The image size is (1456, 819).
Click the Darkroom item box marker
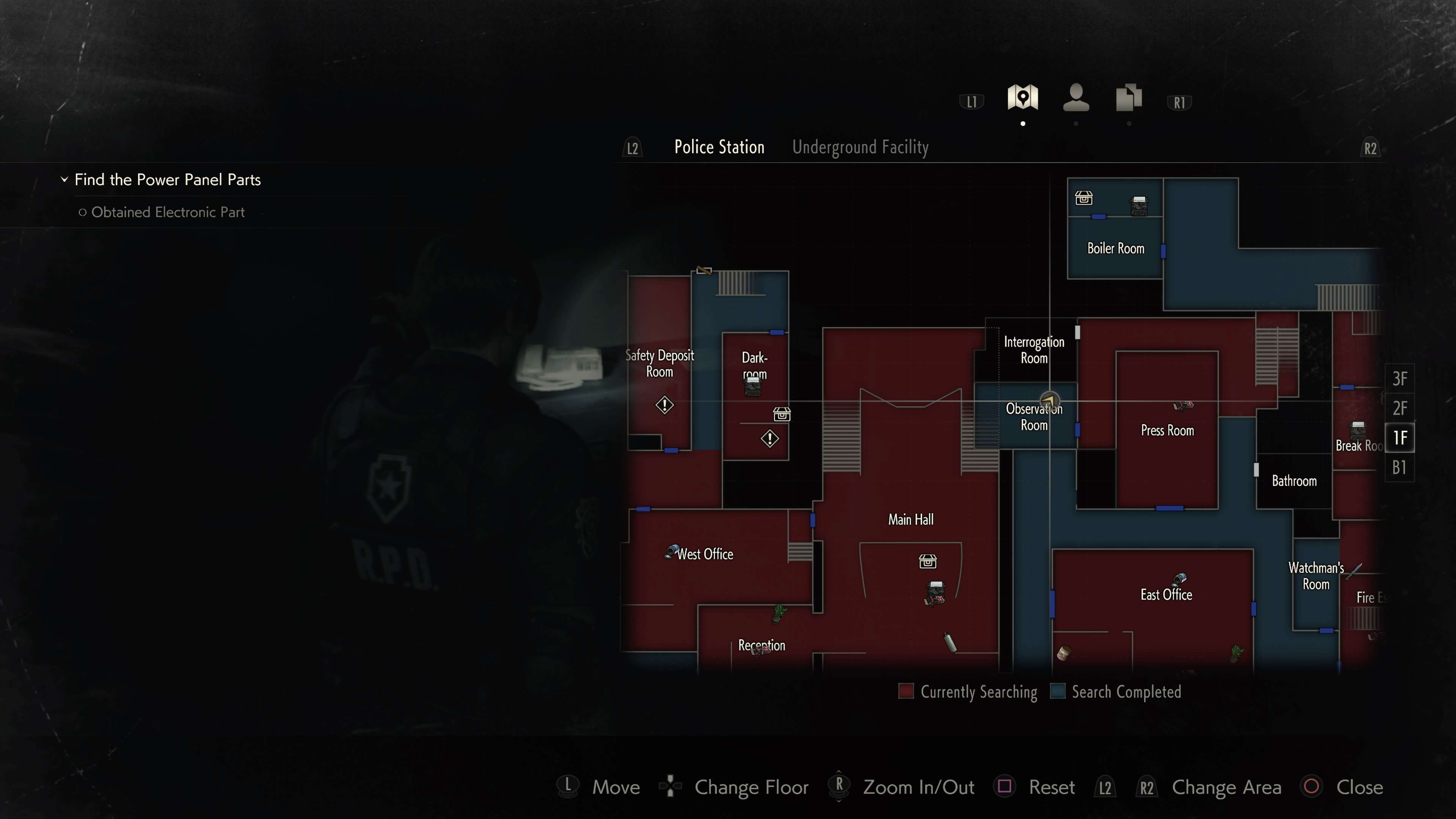(782, 414)
